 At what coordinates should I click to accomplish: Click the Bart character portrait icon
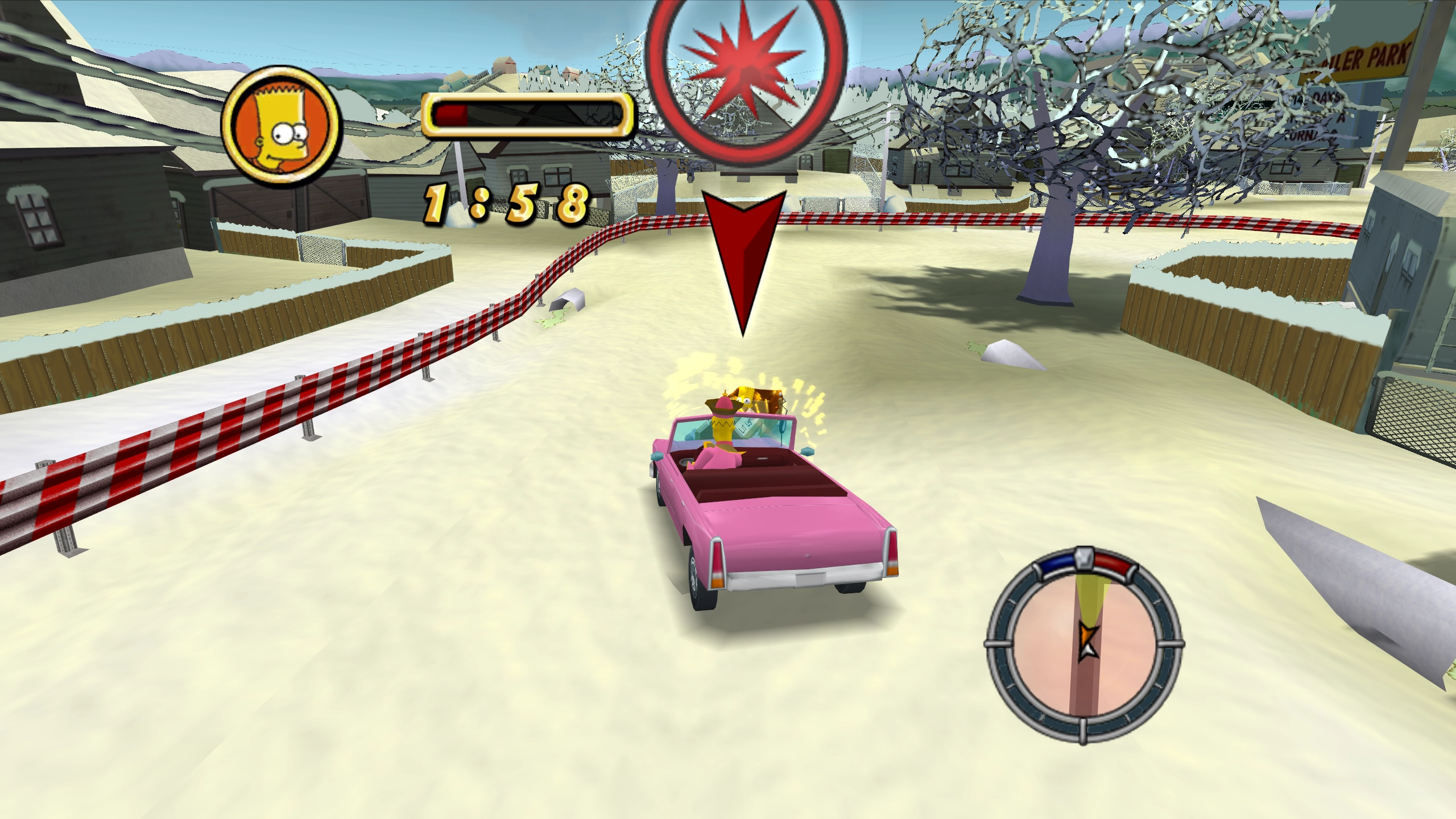coord(280,127)
